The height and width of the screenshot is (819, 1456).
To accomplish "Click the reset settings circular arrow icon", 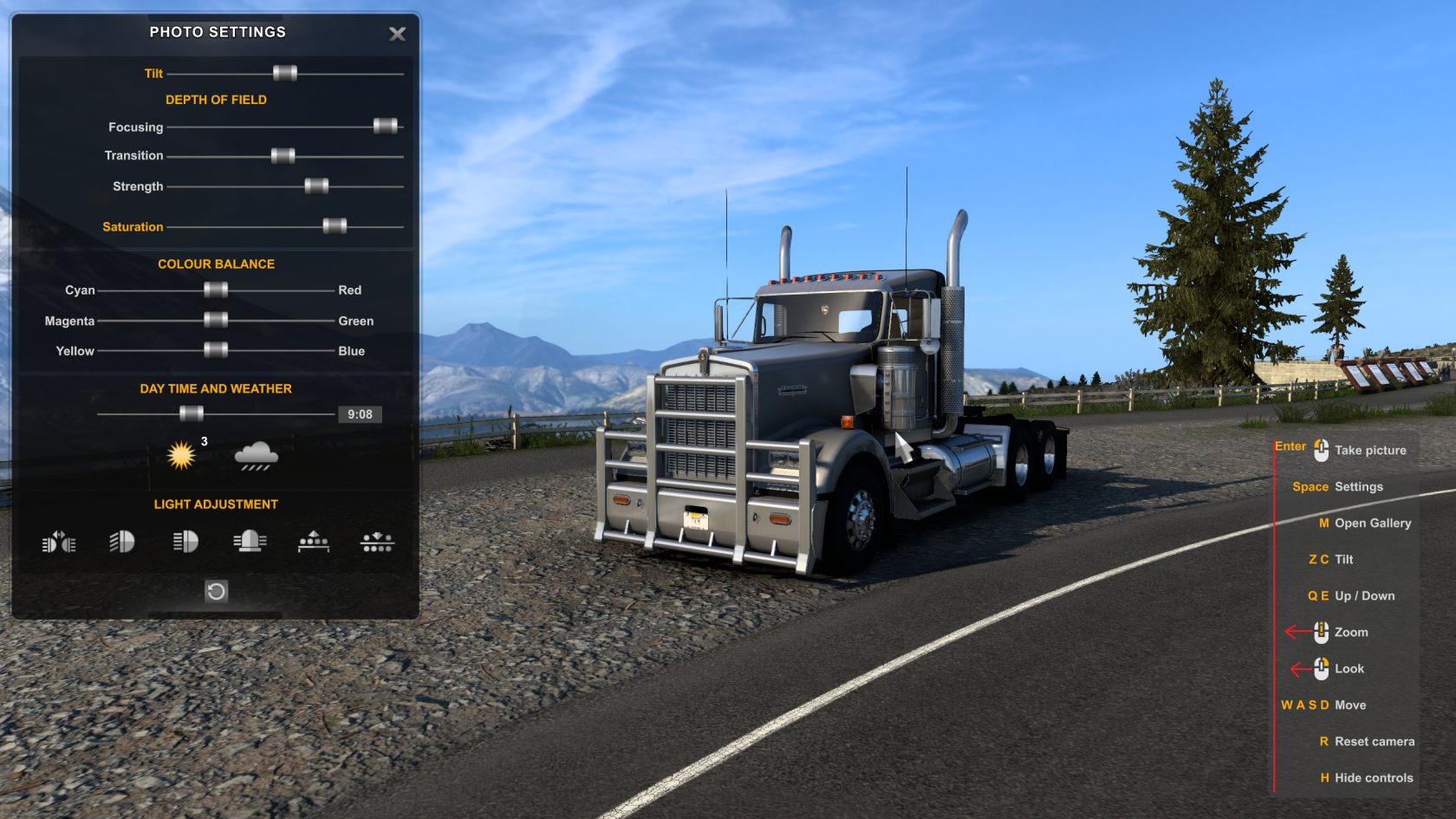I will [x=216, y=591].
